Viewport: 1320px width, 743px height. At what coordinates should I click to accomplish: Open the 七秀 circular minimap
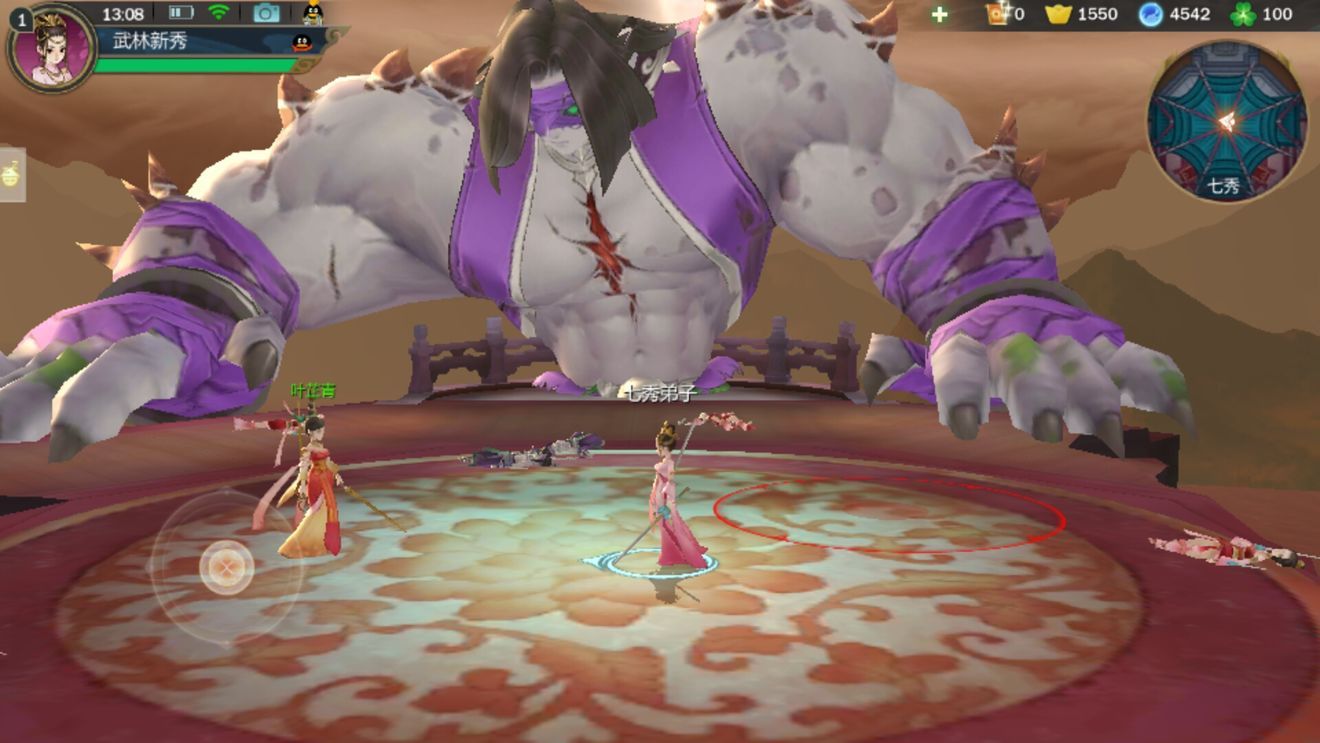(1226, 120)
